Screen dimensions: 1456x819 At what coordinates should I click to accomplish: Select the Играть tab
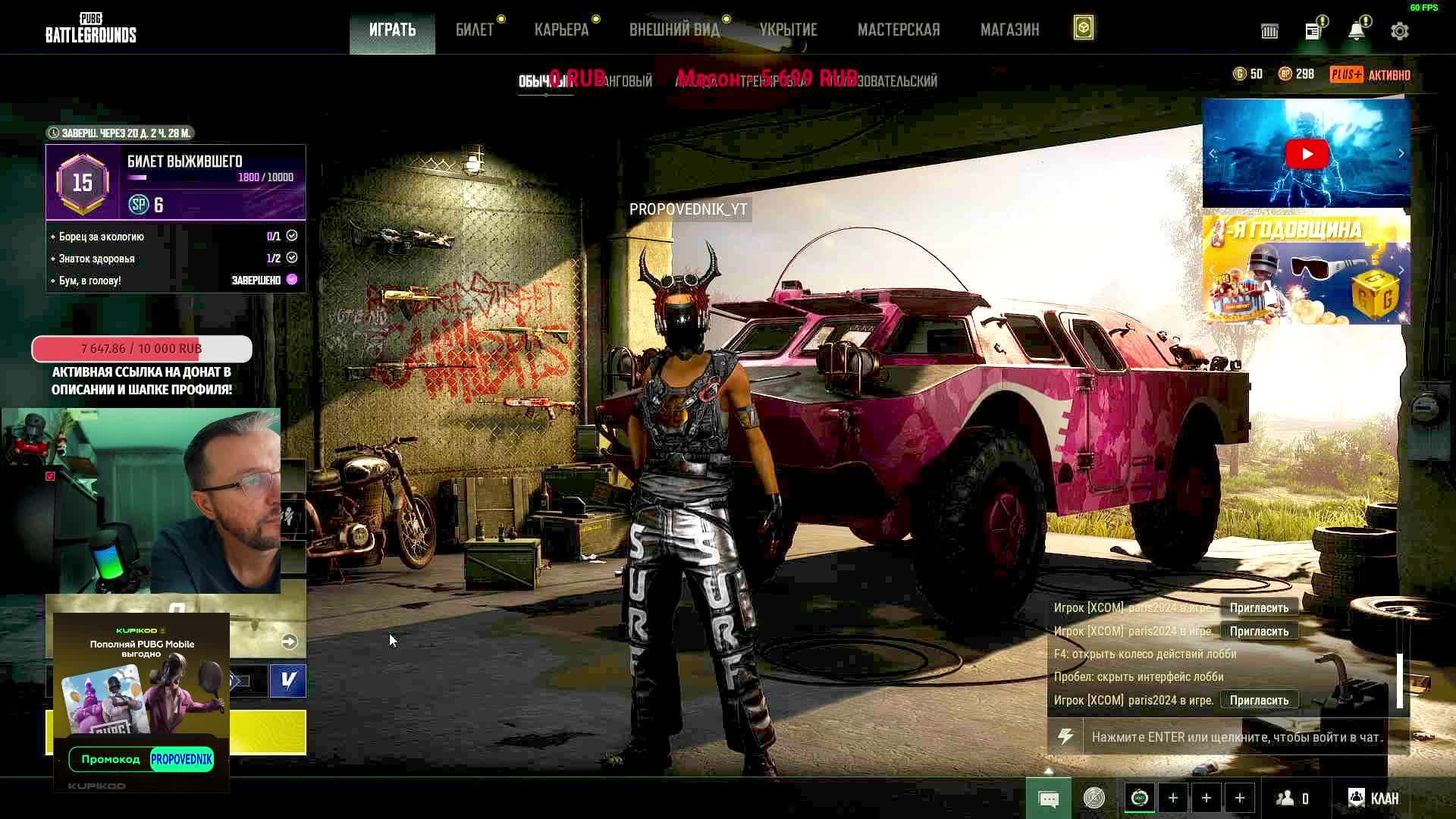tap(392, 30)
